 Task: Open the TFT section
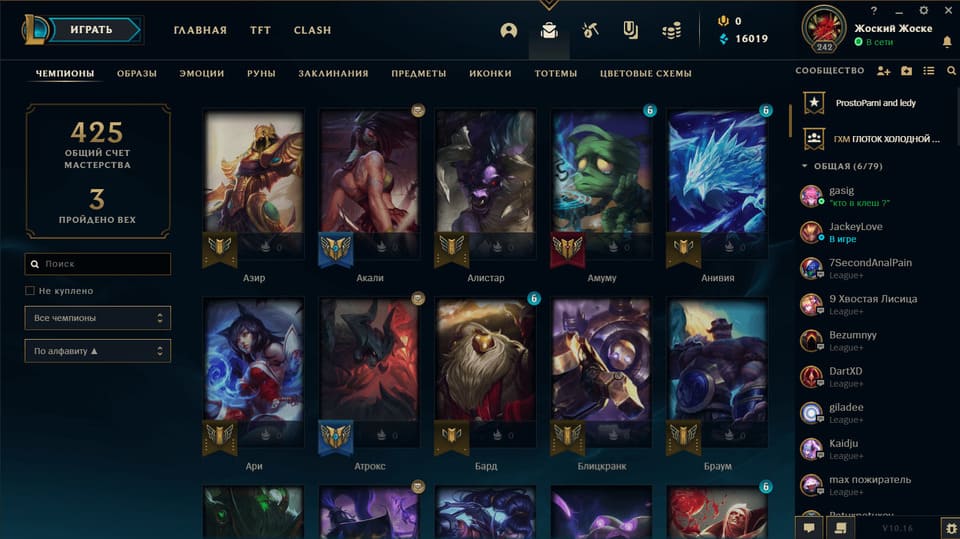(x=260, y=30)
